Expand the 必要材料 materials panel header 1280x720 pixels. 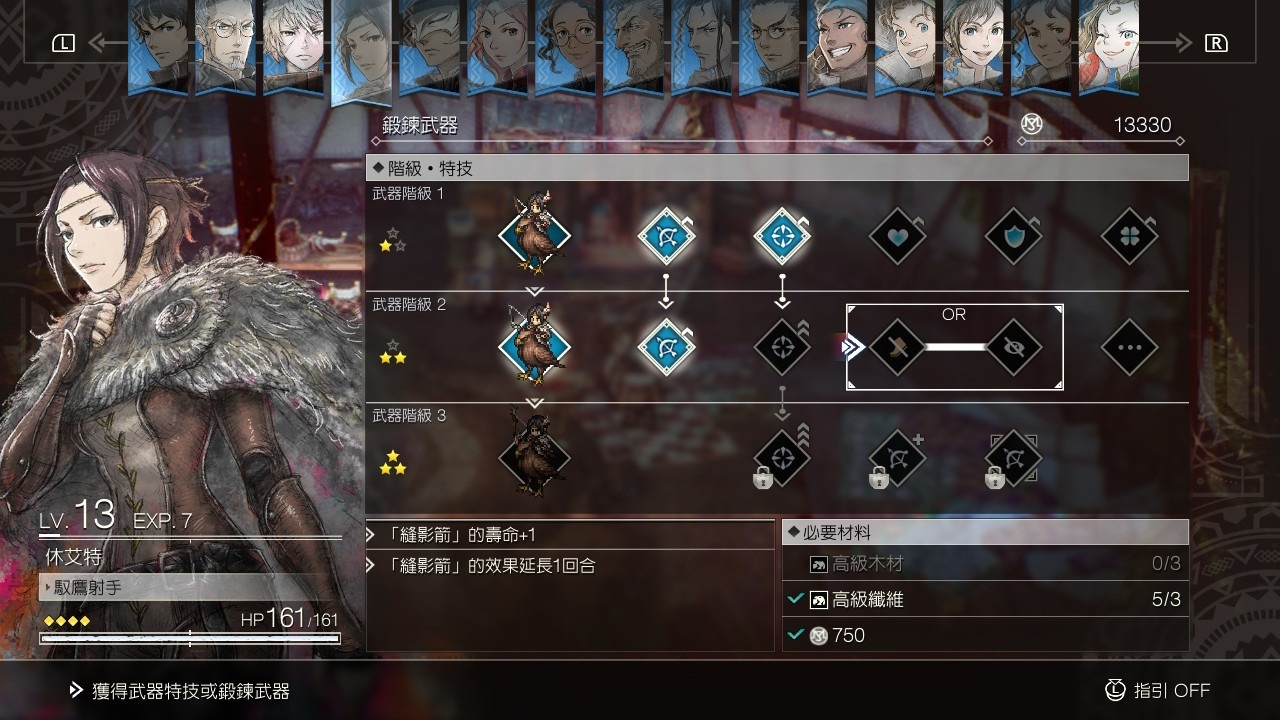tap(985, 531)
